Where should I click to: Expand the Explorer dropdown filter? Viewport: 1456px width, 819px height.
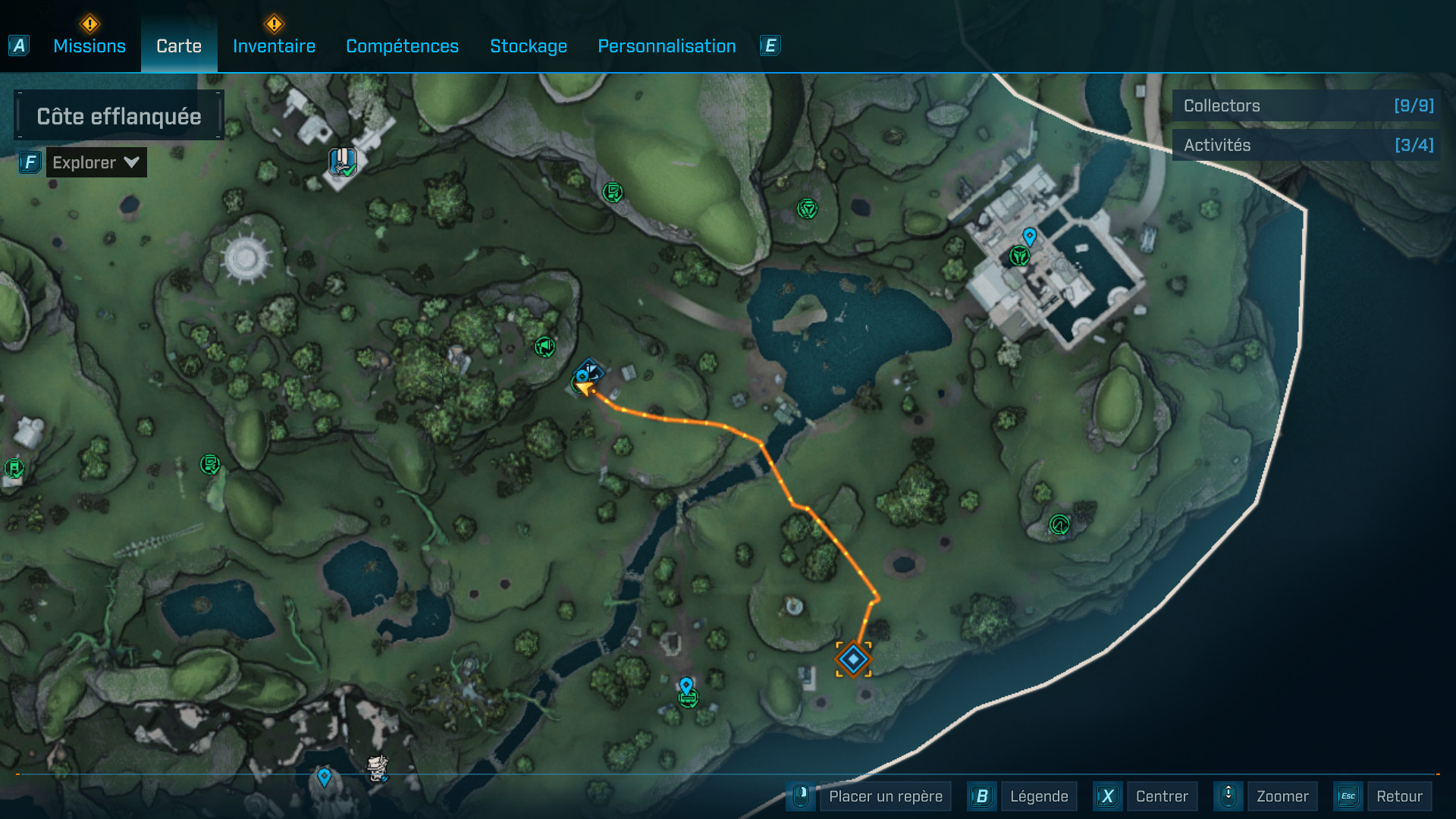tap(96, 162)
